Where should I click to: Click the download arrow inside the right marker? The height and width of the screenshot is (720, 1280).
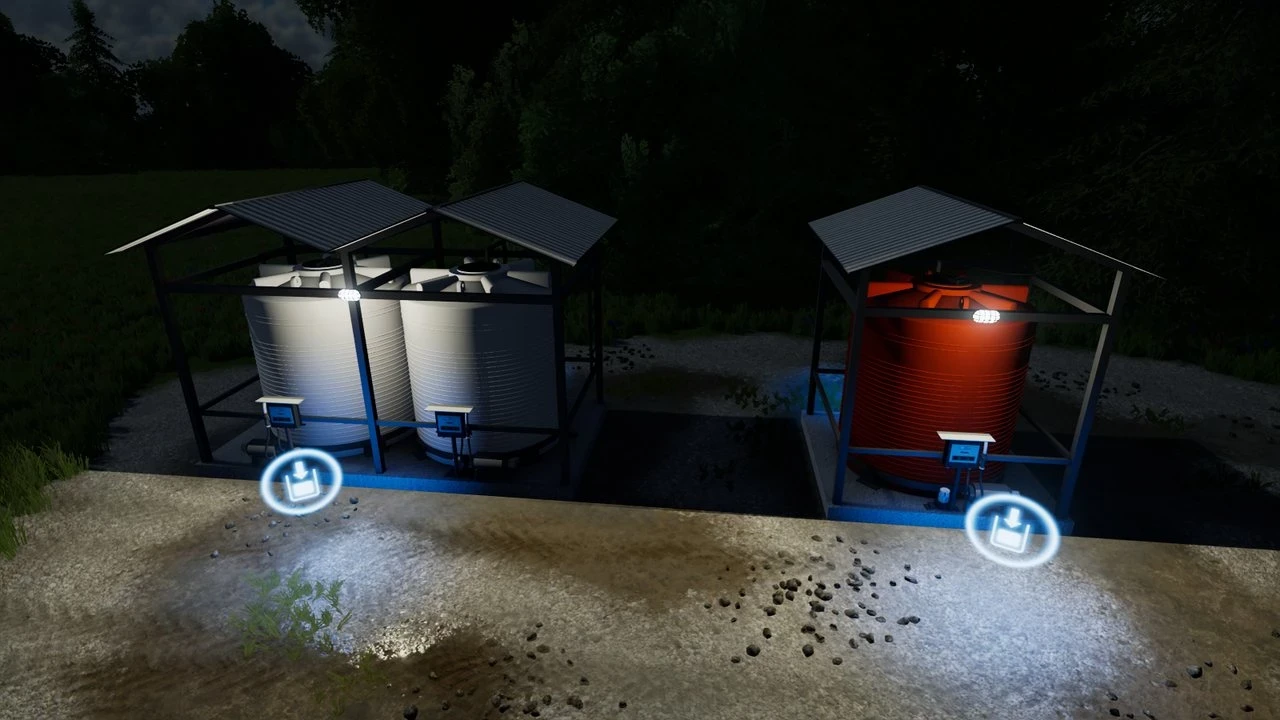(1013, 517)
